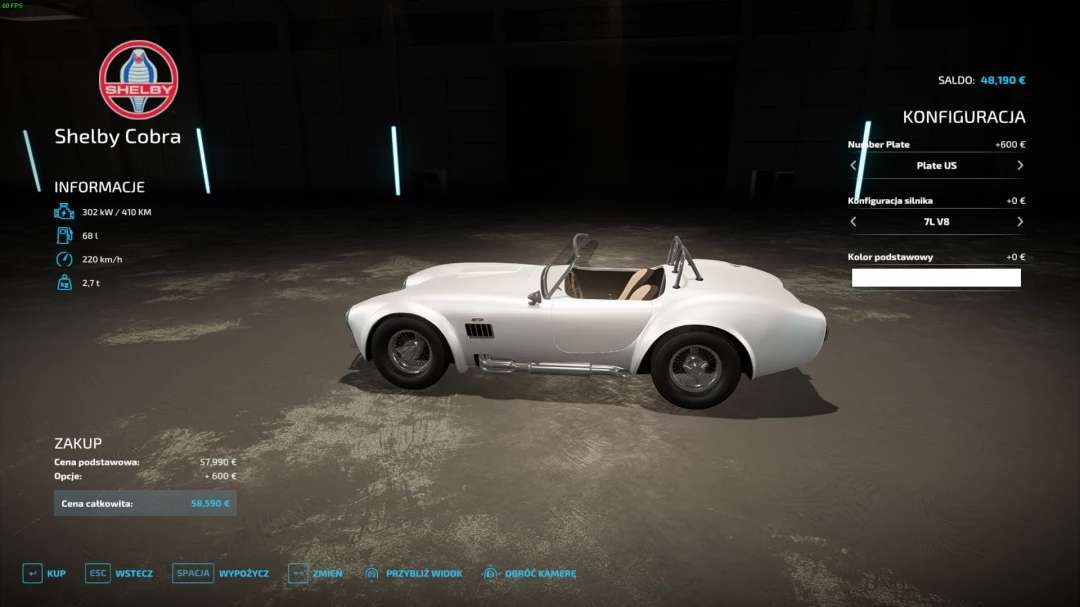This screenshot has height=607, width=1080.
Task: Select next Number Plate option
Action: click(x=1019, y=166)
